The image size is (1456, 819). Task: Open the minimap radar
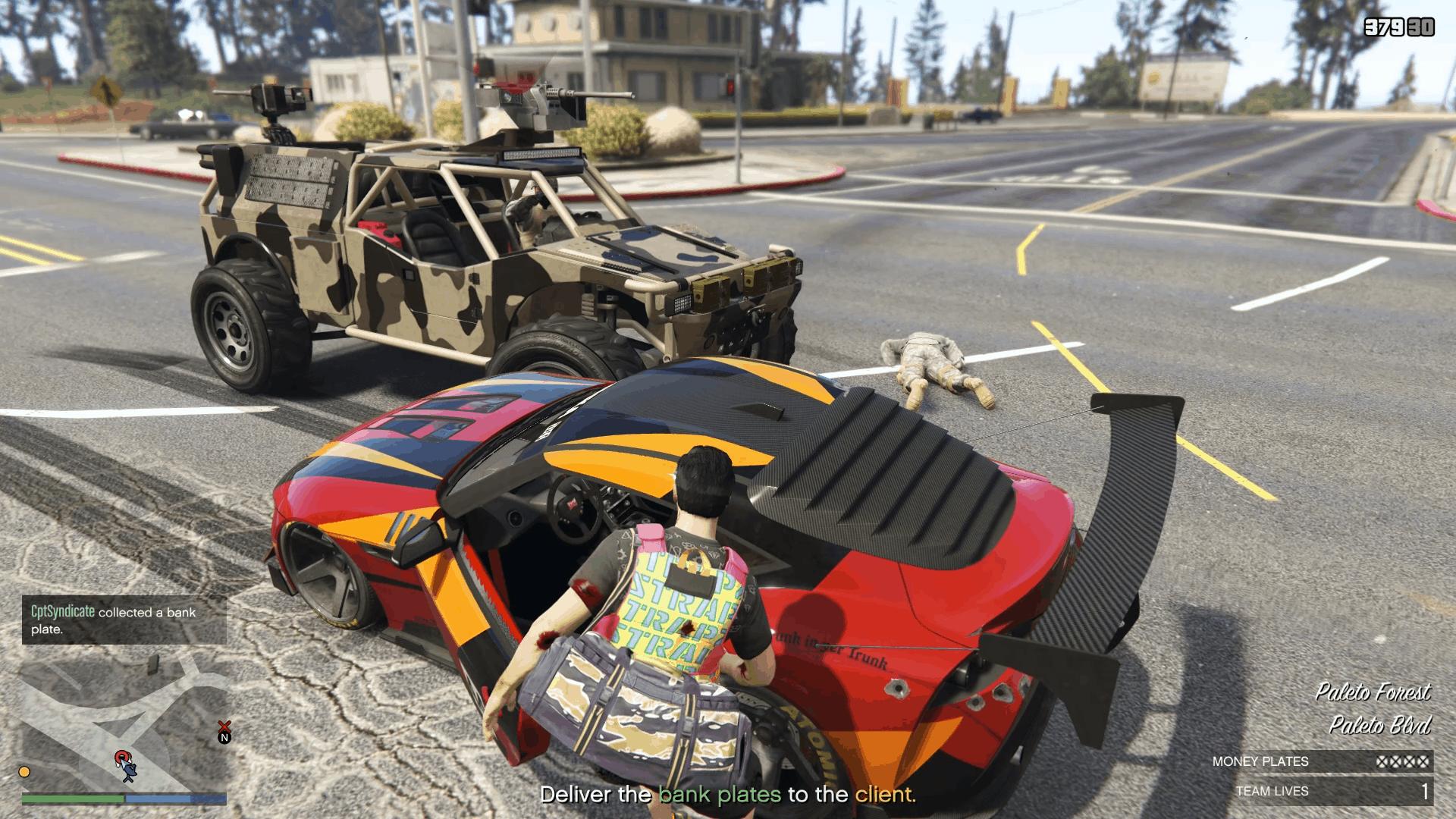coord(124,720)
